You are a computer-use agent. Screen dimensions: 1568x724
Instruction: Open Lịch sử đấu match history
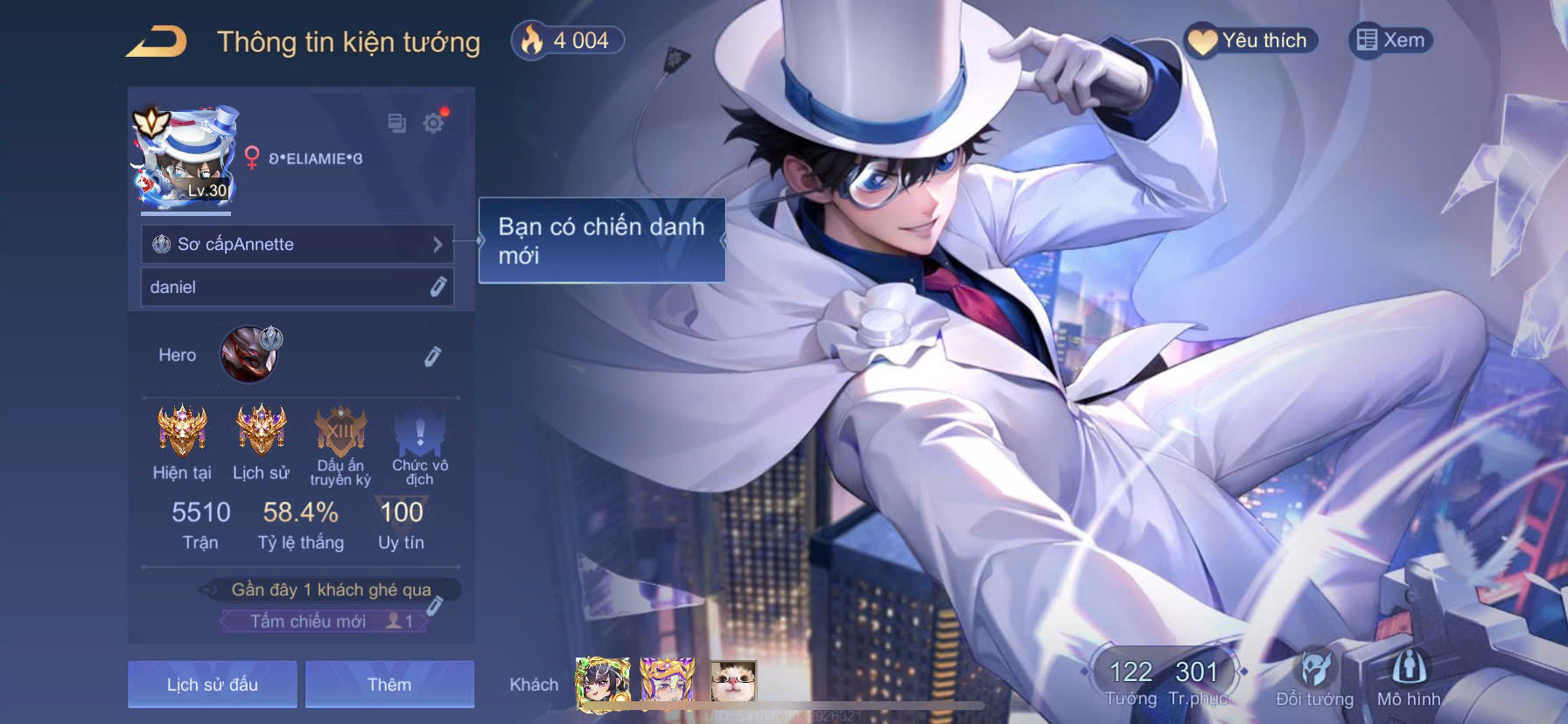211,684
